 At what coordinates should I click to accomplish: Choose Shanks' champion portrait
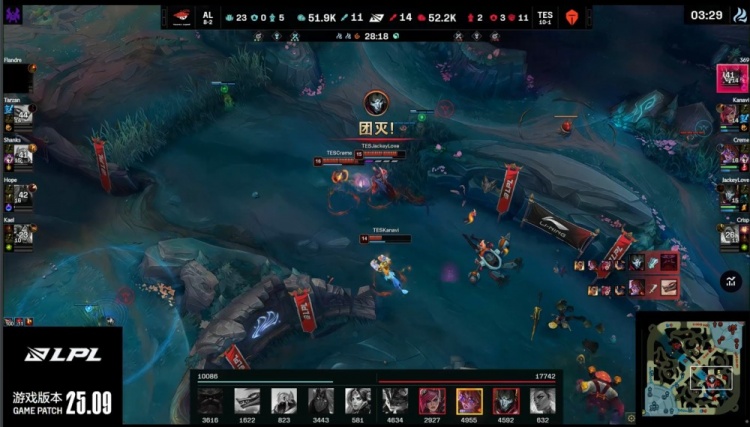(x=23, y=155)
